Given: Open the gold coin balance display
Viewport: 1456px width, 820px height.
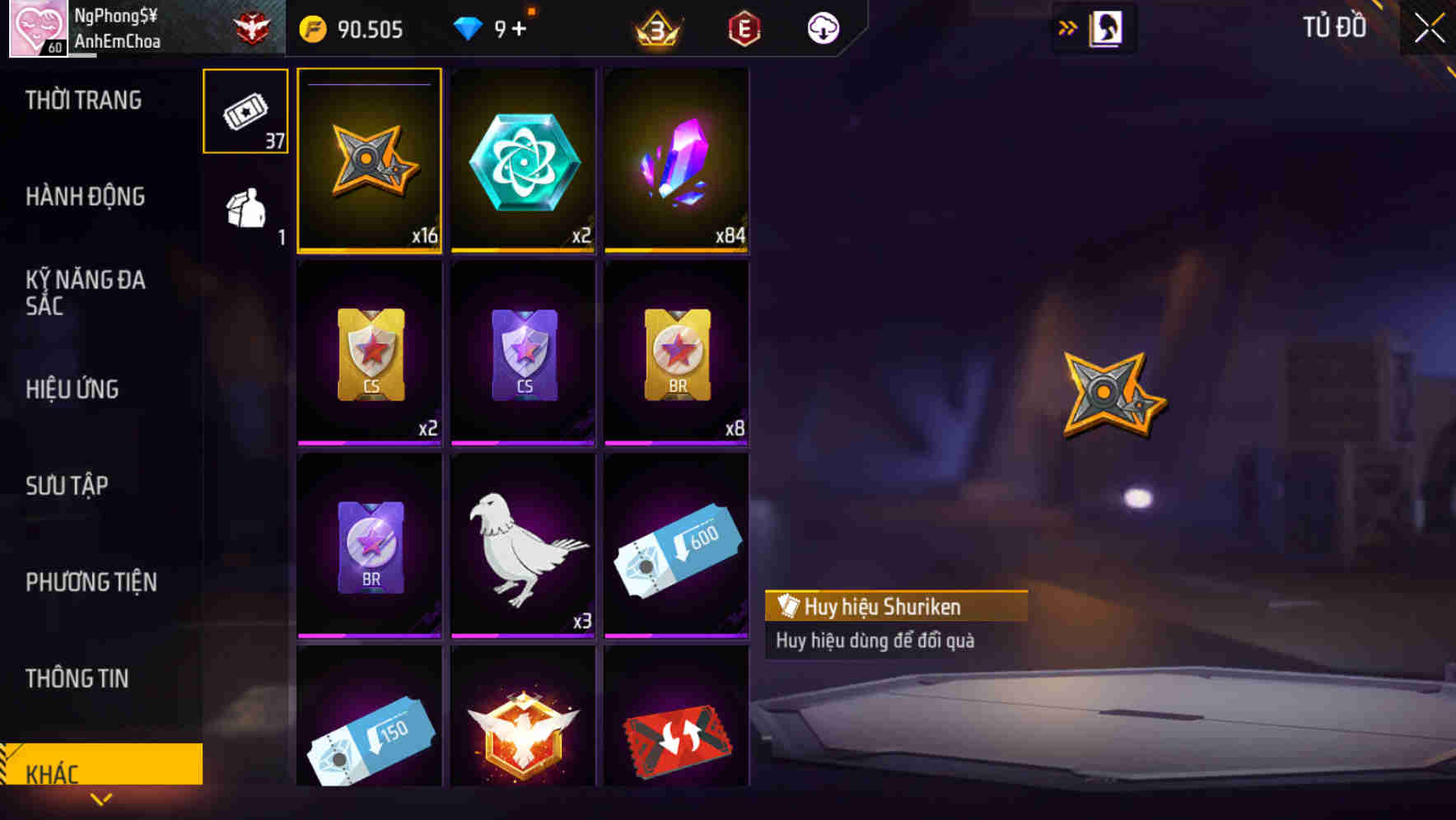Looking at the screenshot, I should pyautogui.click(x=346, y=27).
